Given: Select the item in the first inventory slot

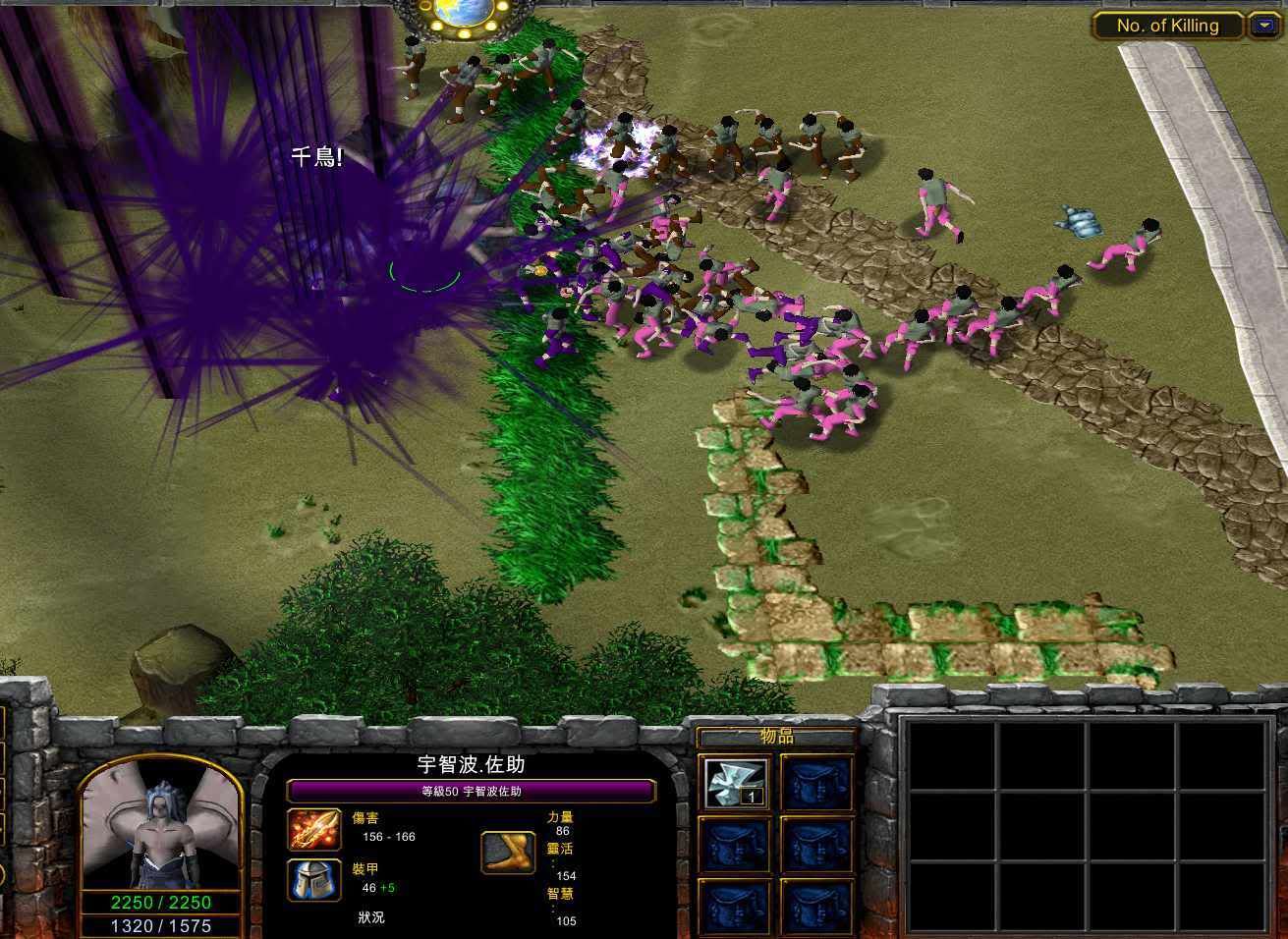Looking at the screenshot, I should pos(737,783).
